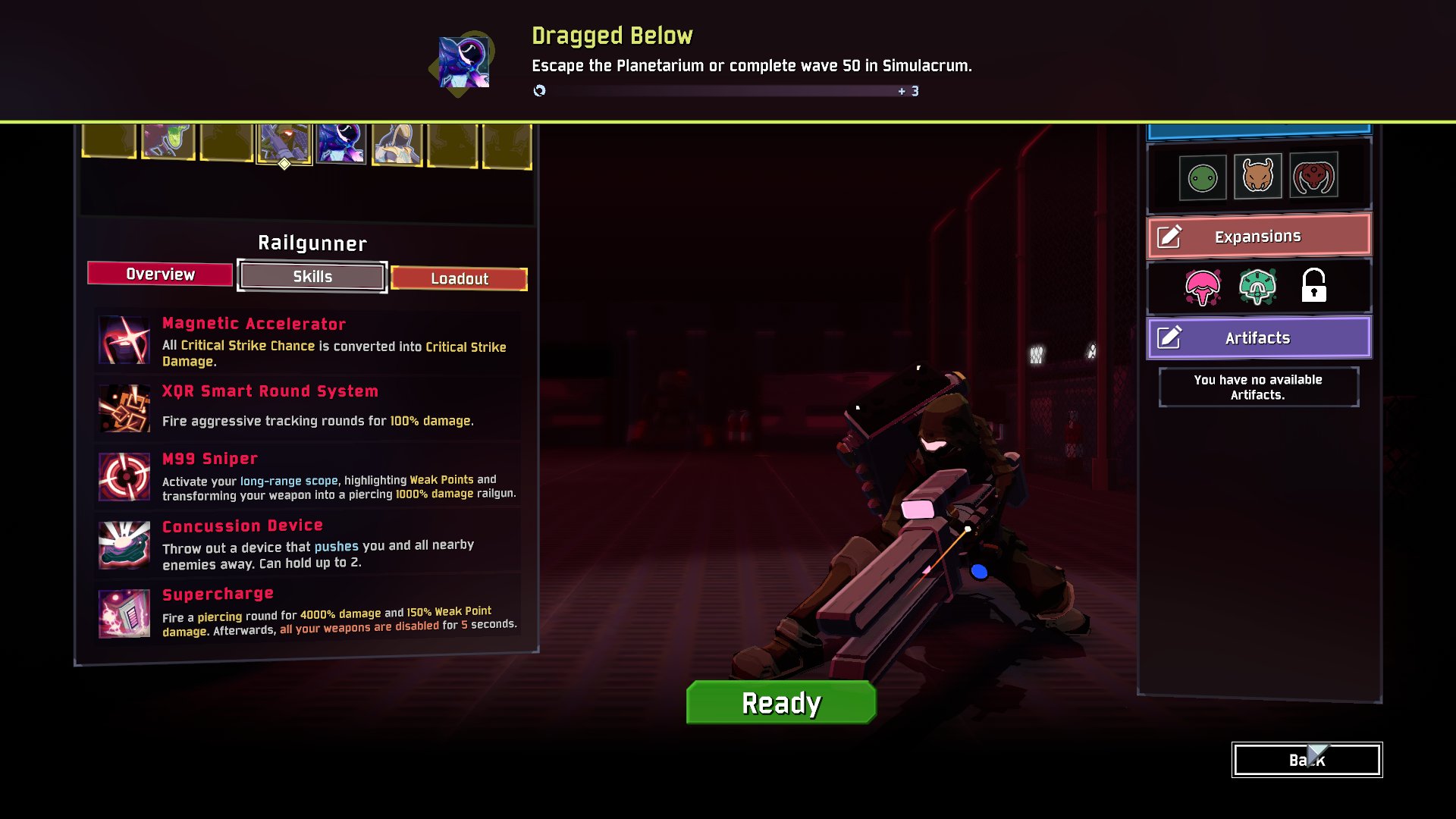Open the Skills tab

click(312, 277)
